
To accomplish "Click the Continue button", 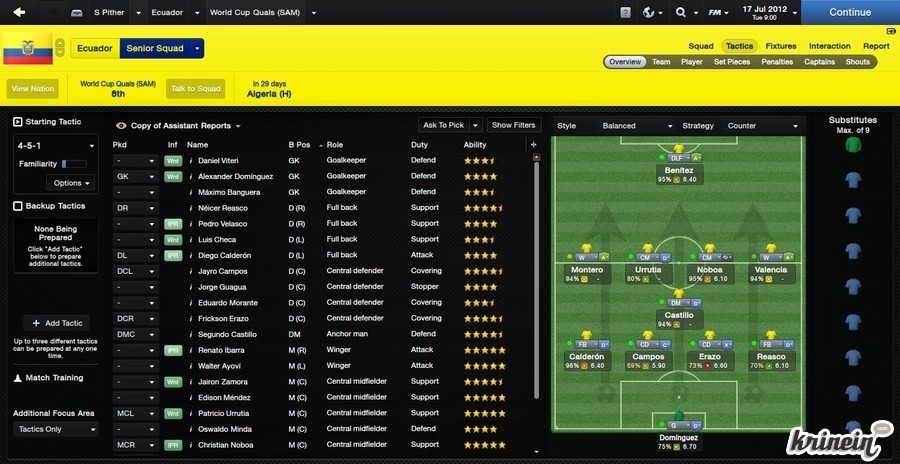I will click(850, 13).
